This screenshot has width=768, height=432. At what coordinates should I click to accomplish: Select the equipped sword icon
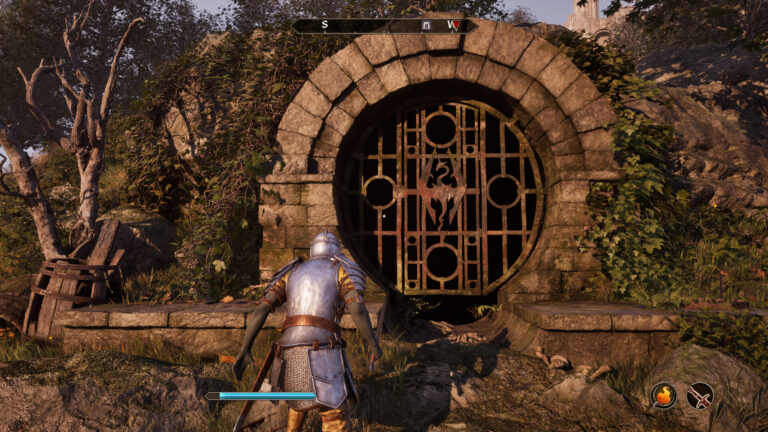click(x=700, y=395)
